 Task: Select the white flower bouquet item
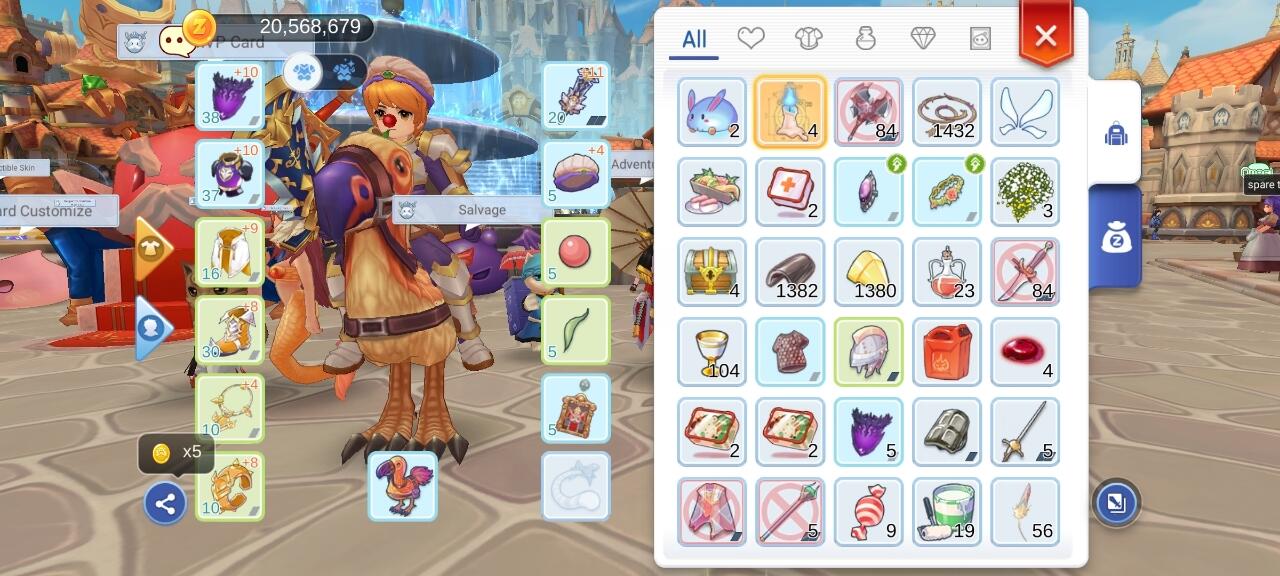tap(1025, 192)
